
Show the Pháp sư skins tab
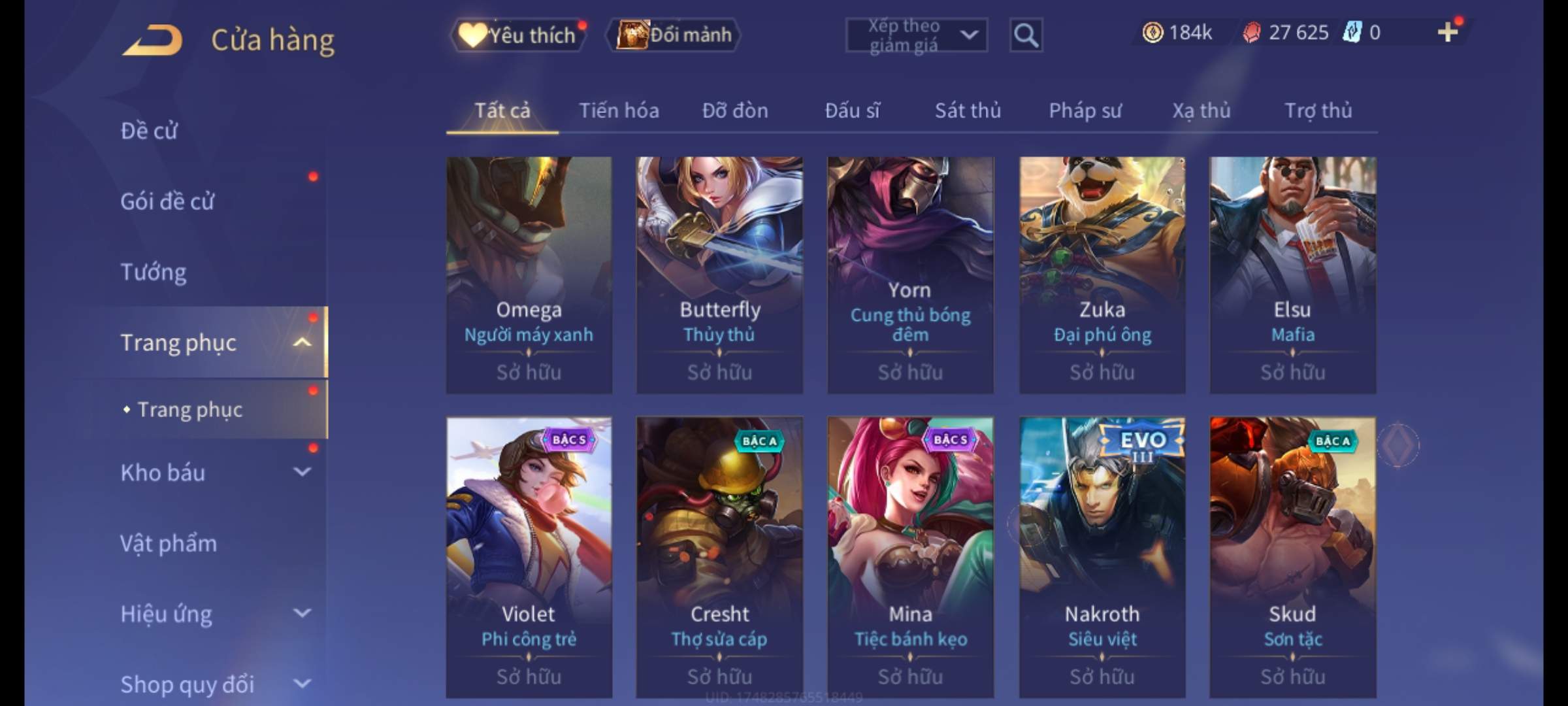tap(1085, 110)
